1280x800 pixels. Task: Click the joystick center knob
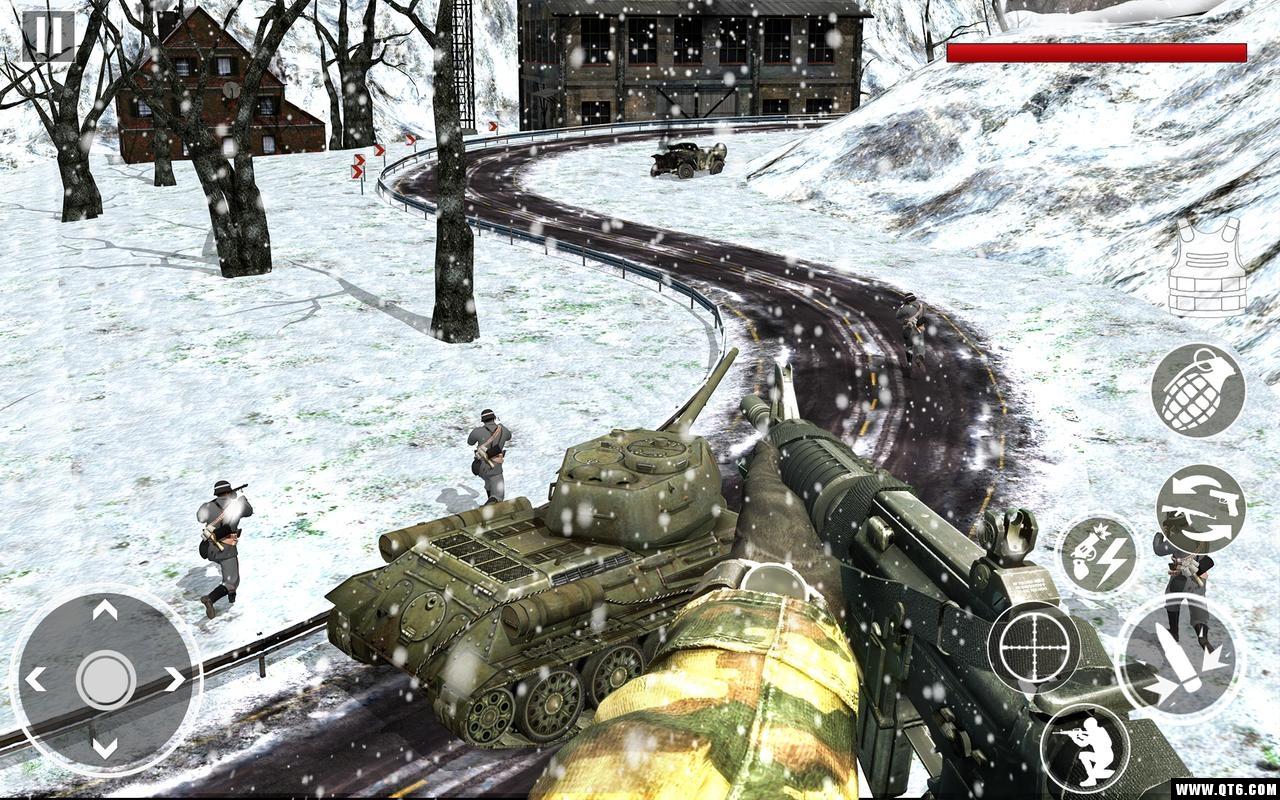(x=105, y=680)
